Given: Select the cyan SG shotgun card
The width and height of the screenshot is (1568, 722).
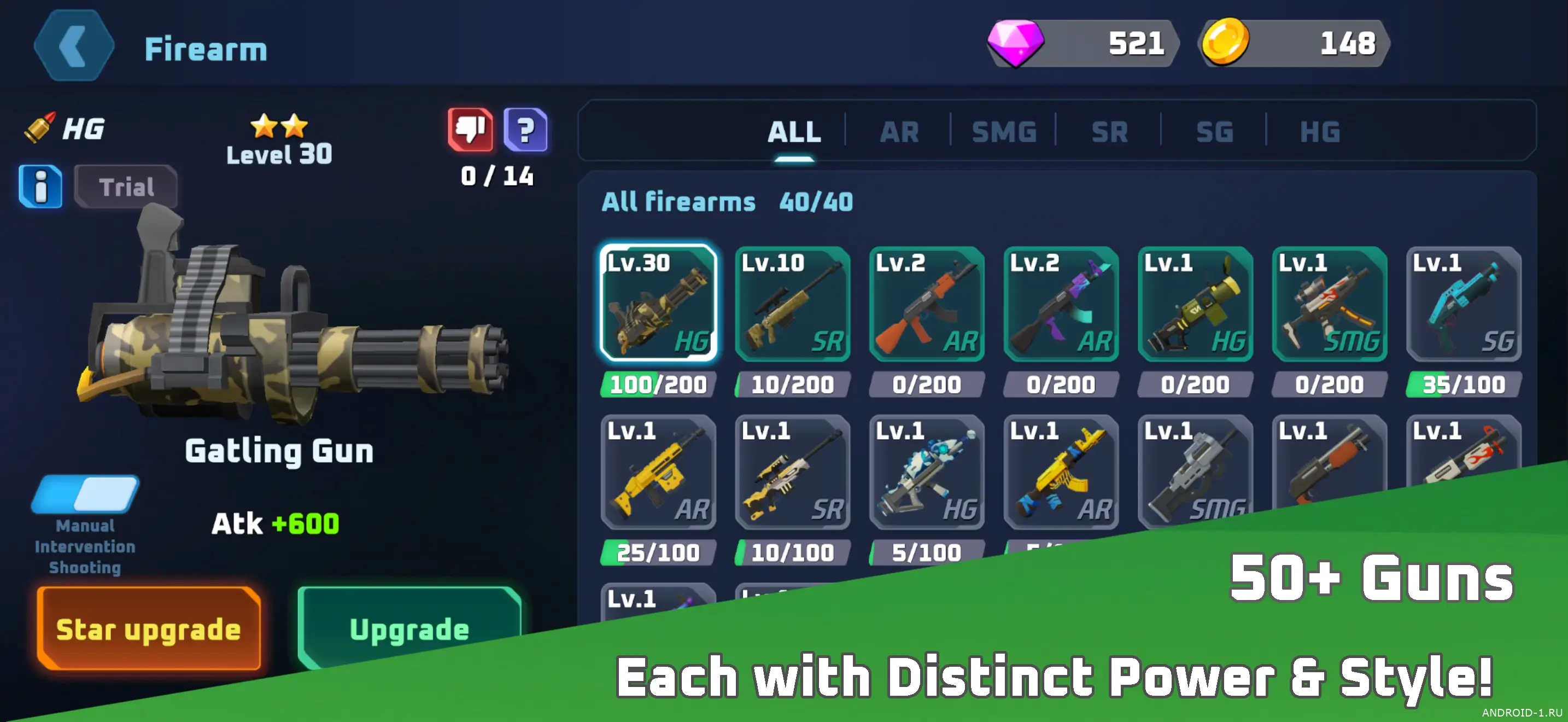Looking at the screenshot, I should click(1464, 303).
